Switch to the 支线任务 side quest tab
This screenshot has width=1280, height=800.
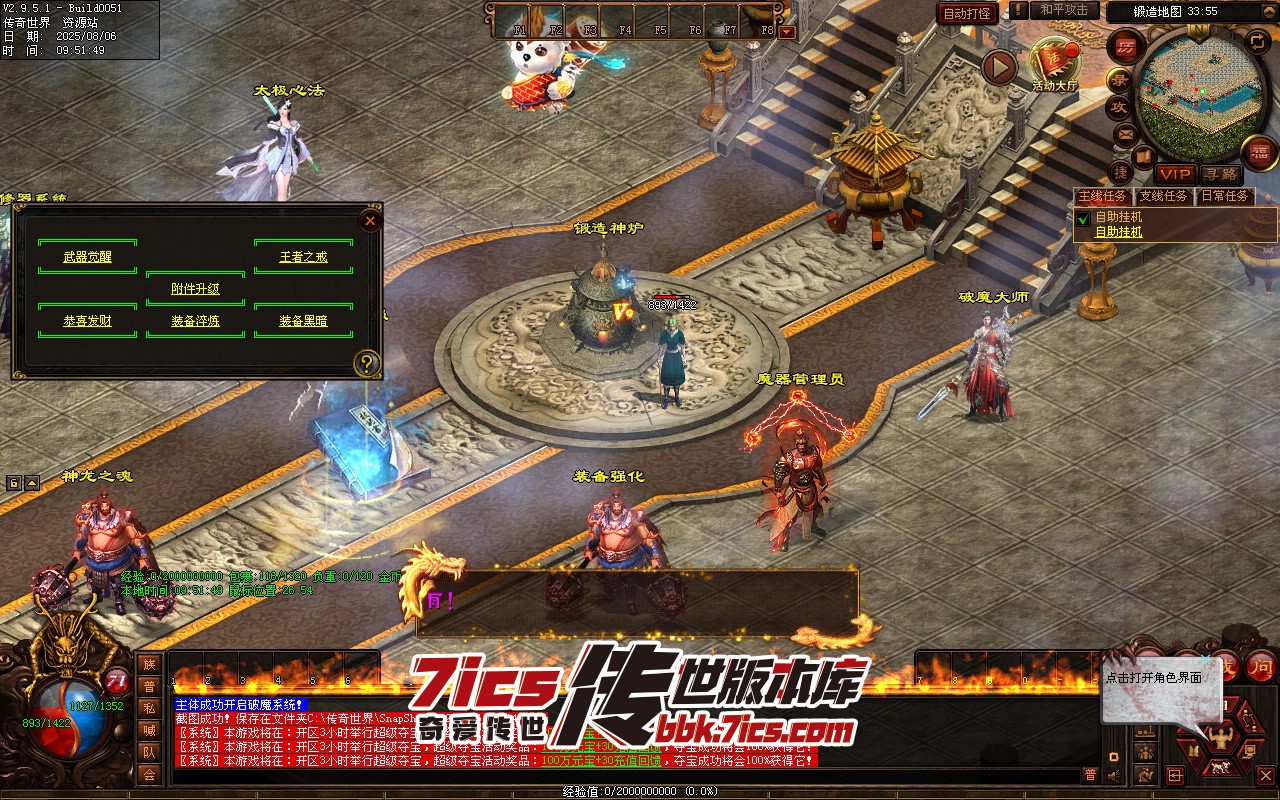point(1165,196)
